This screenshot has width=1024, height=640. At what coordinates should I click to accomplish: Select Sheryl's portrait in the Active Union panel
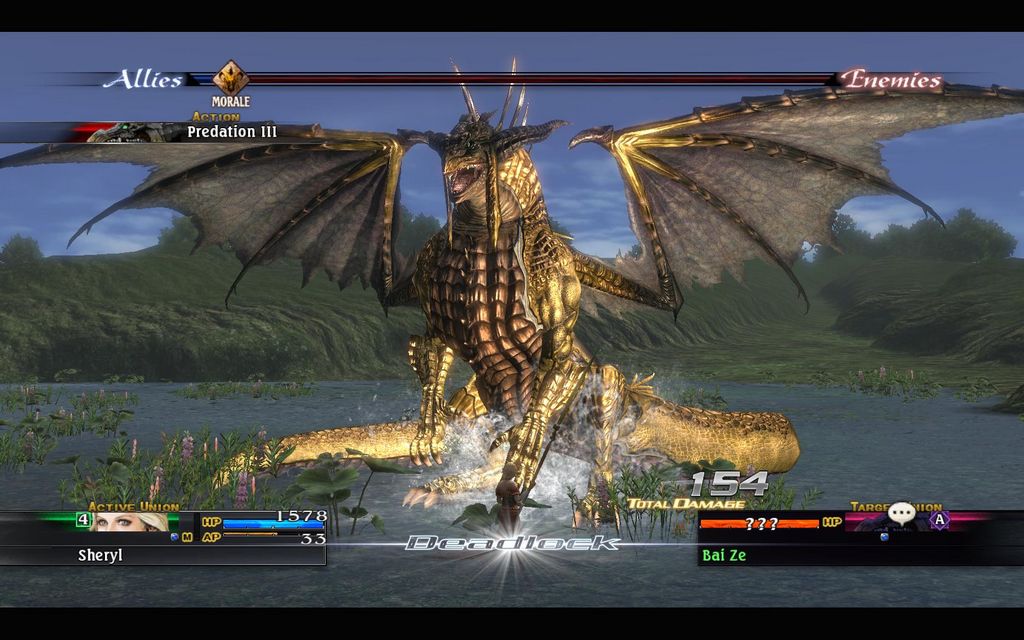(x=130, y=521)
